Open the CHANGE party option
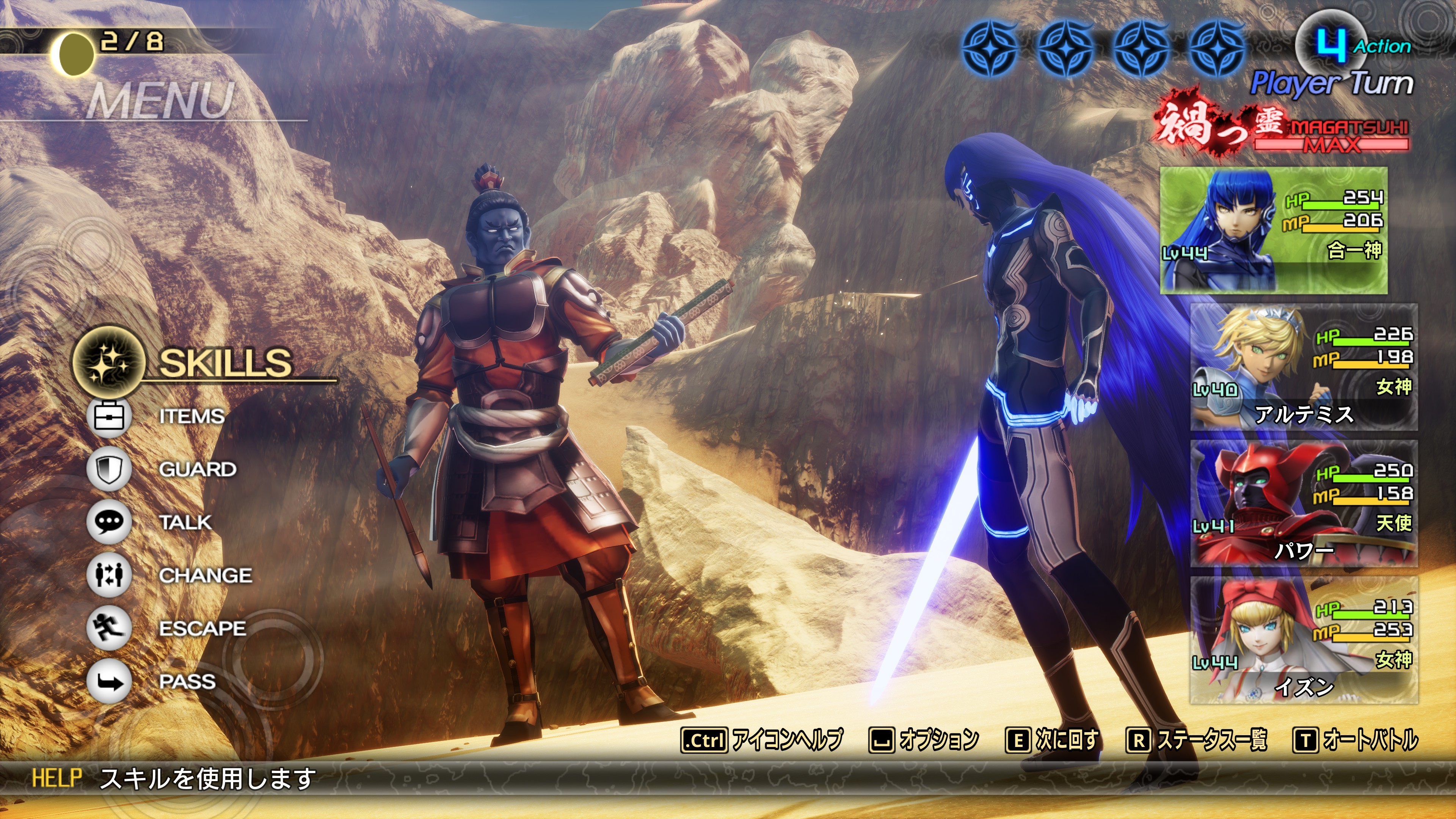Image resolution: width=1456 pixels, height=819 pixels. coord(205,576)
